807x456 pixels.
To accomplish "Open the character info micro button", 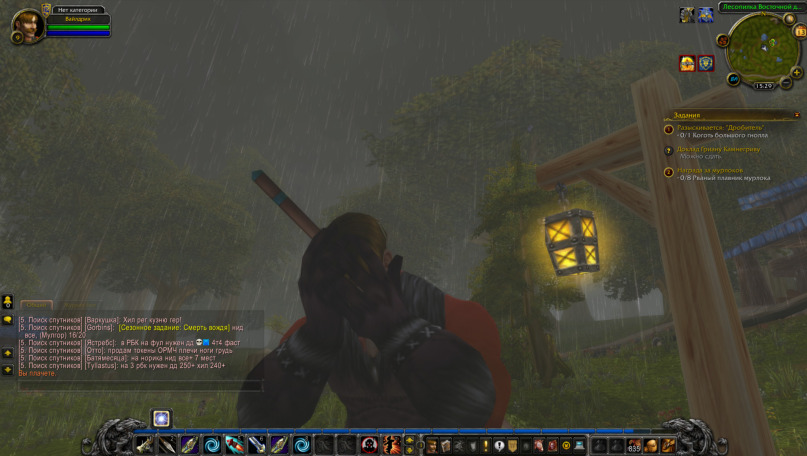I will click(x=433, y=445).
